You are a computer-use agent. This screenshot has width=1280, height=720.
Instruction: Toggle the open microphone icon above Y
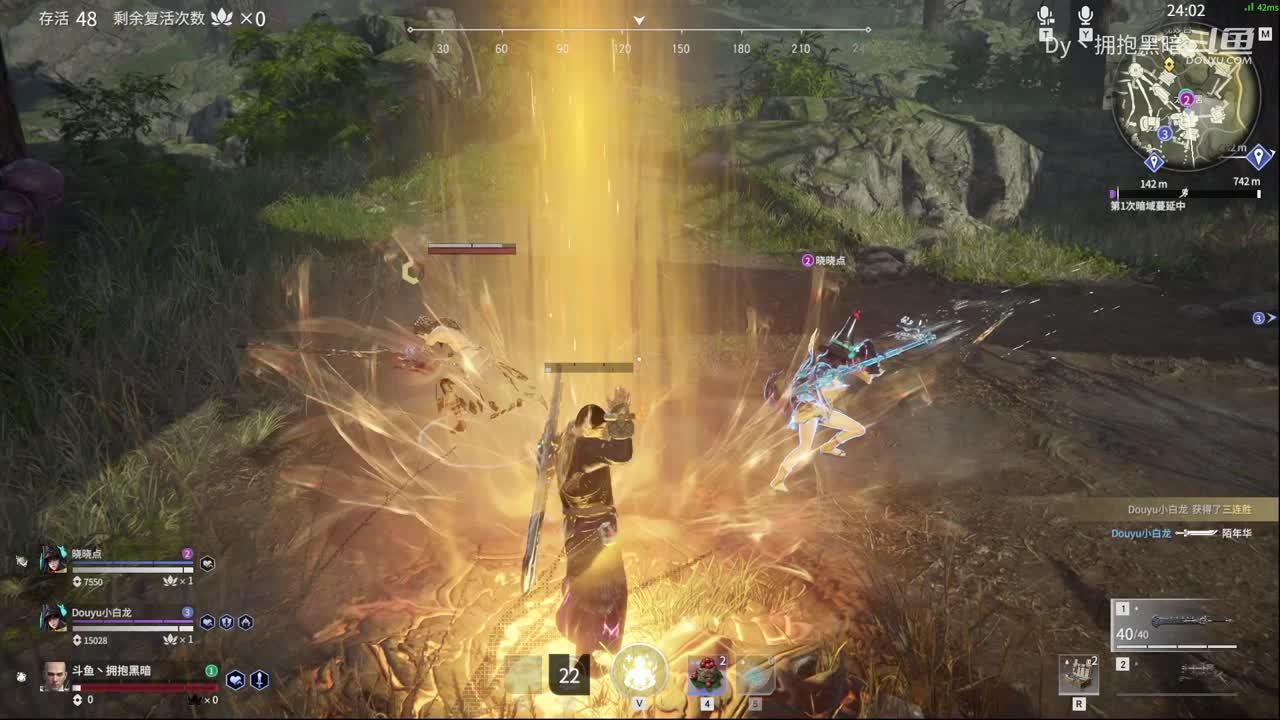point(1086,16)
